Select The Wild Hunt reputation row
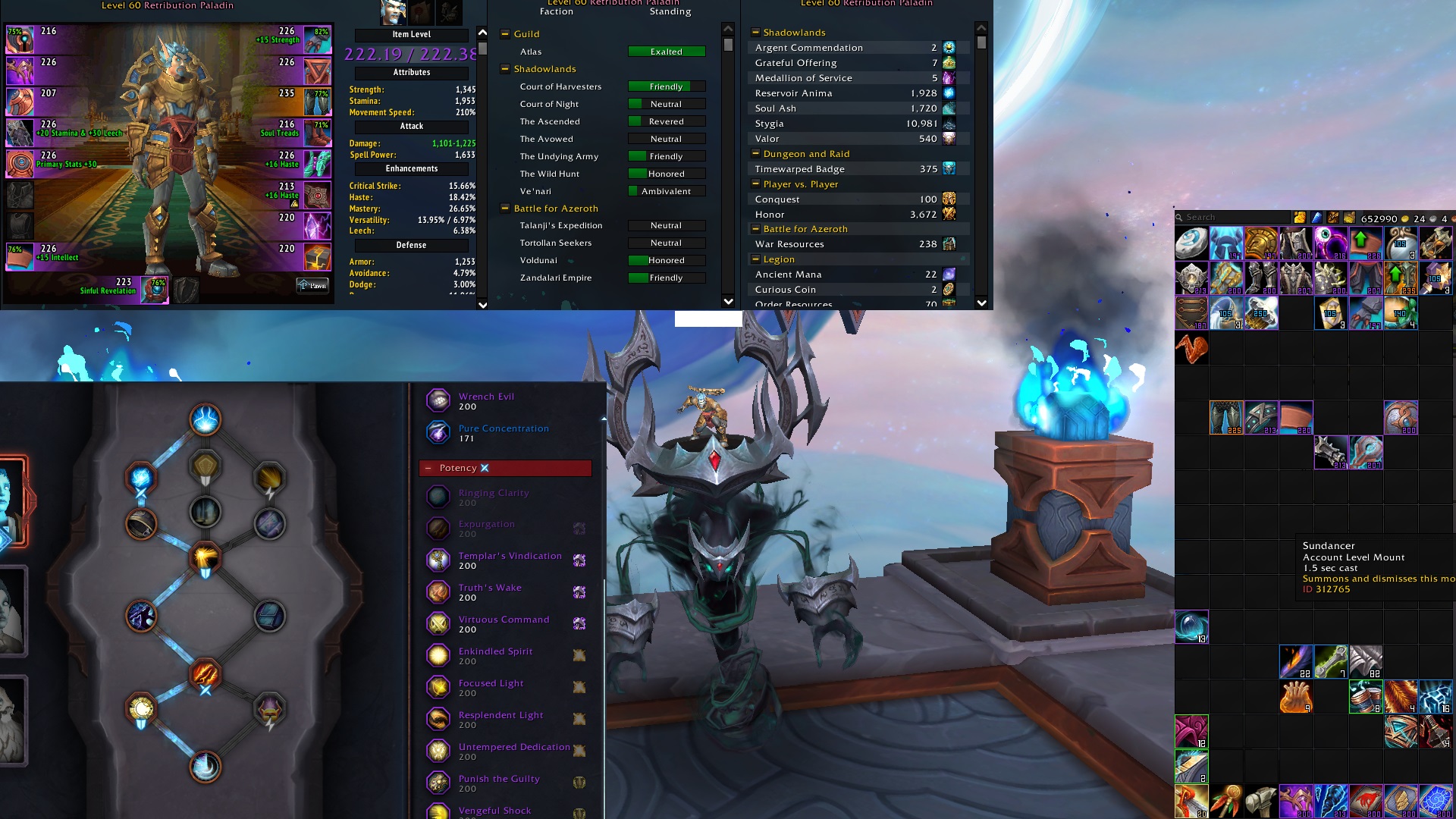1456x819 pixels. (550, 174)
